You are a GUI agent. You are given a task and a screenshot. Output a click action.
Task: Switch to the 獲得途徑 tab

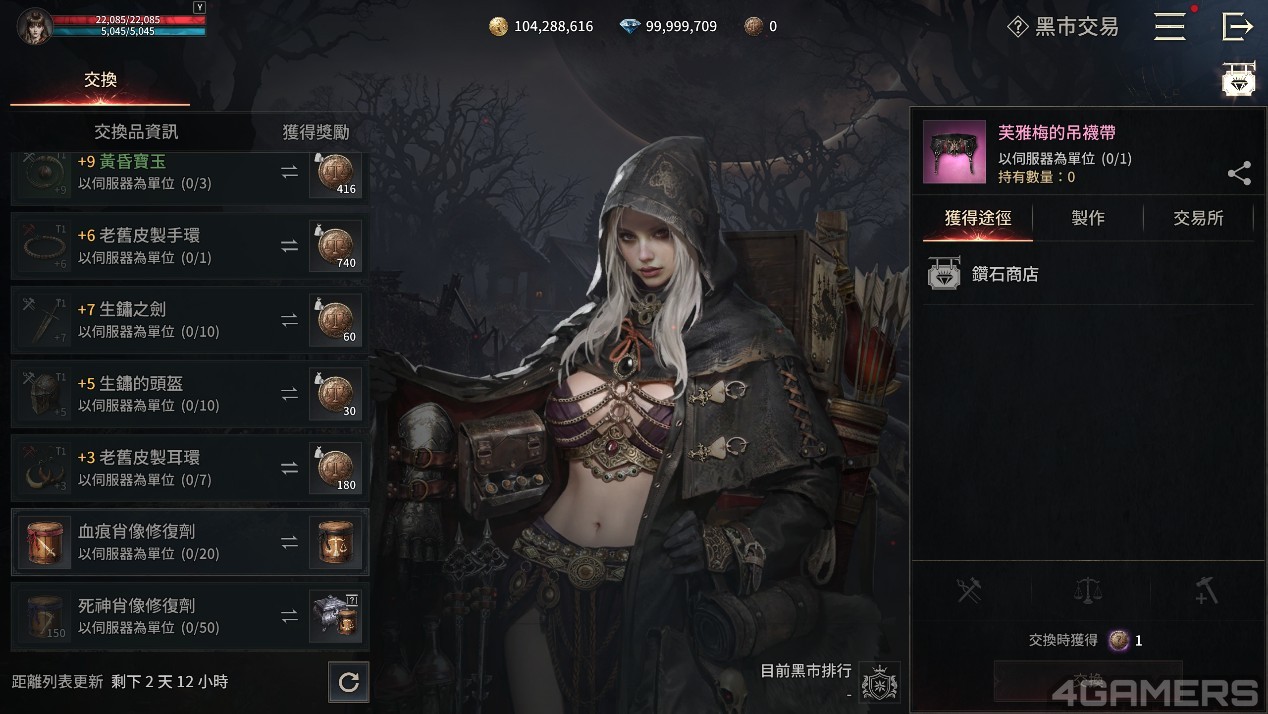point(977,218)
